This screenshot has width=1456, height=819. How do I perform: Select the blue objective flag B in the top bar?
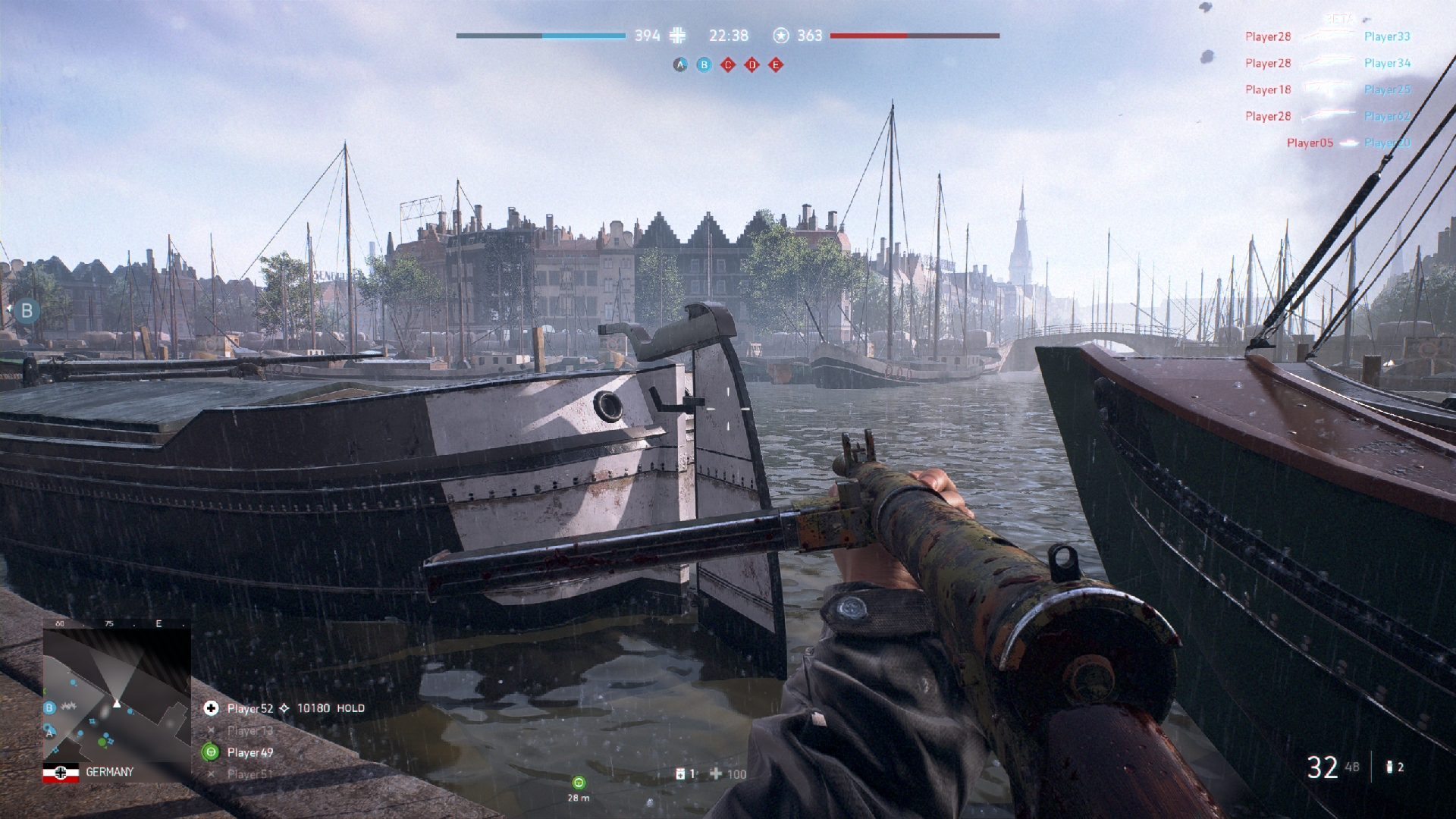click(704, 65)
